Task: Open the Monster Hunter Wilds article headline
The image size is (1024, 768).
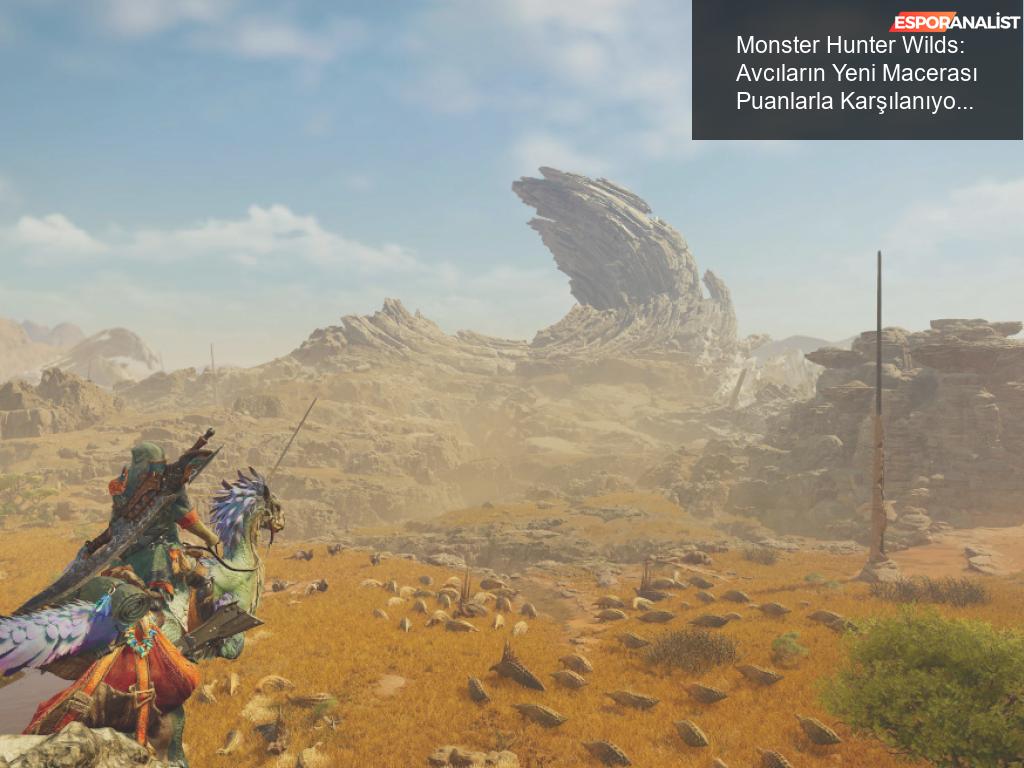Action: [x=856, y=74]
